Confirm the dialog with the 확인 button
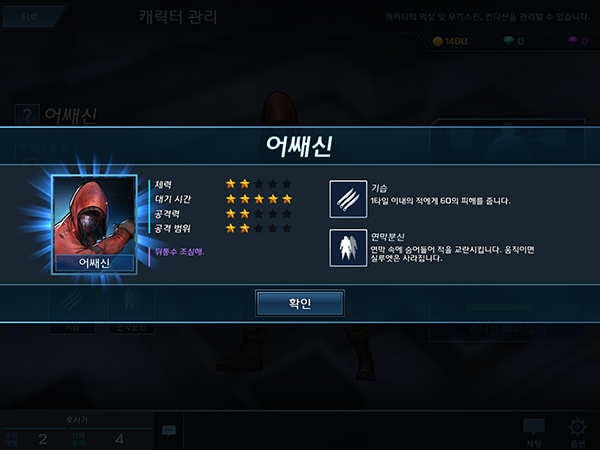600x450 pixels. (x=299, y=303)
